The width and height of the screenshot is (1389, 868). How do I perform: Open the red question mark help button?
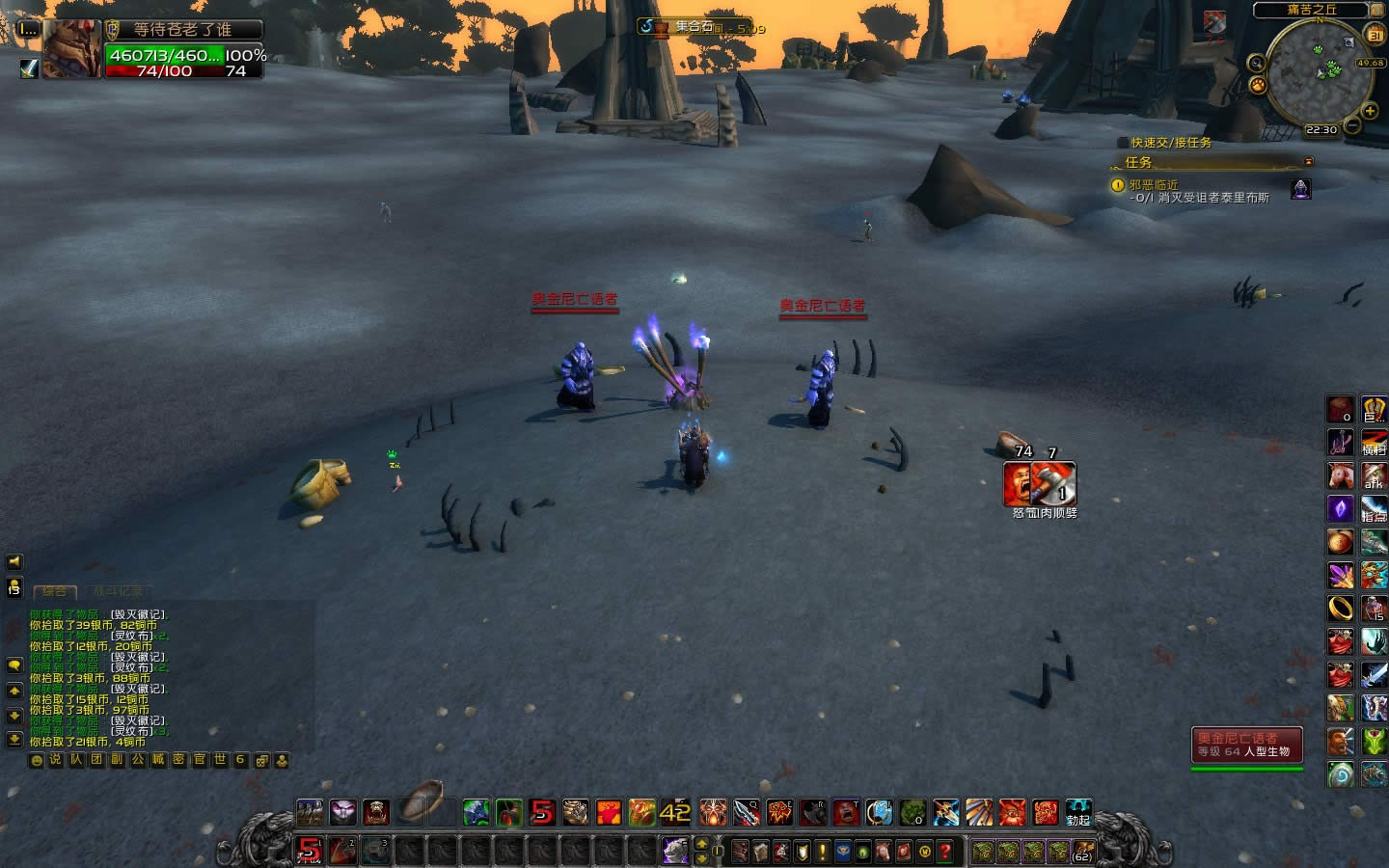coord(945,852)
